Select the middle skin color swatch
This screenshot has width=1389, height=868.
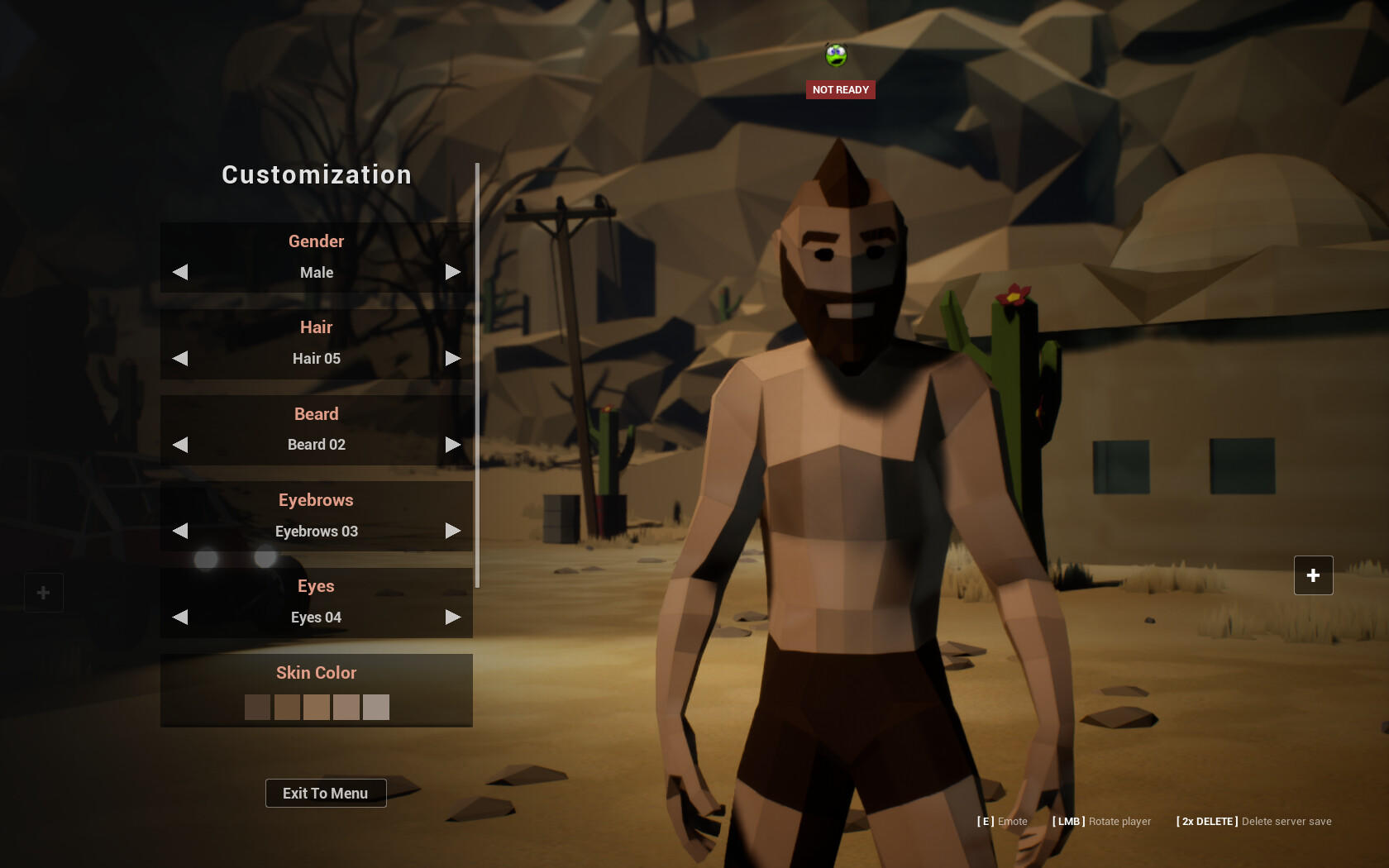317,707
